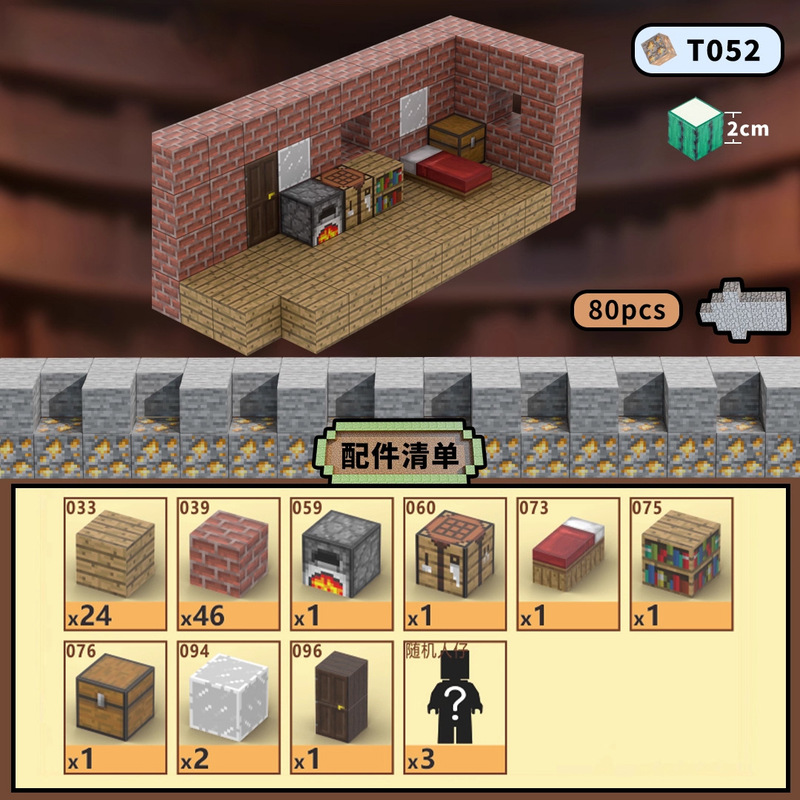The image size is (800, 800).
Task: Choose the furnace block card 059
Action: tap(341, 564)
